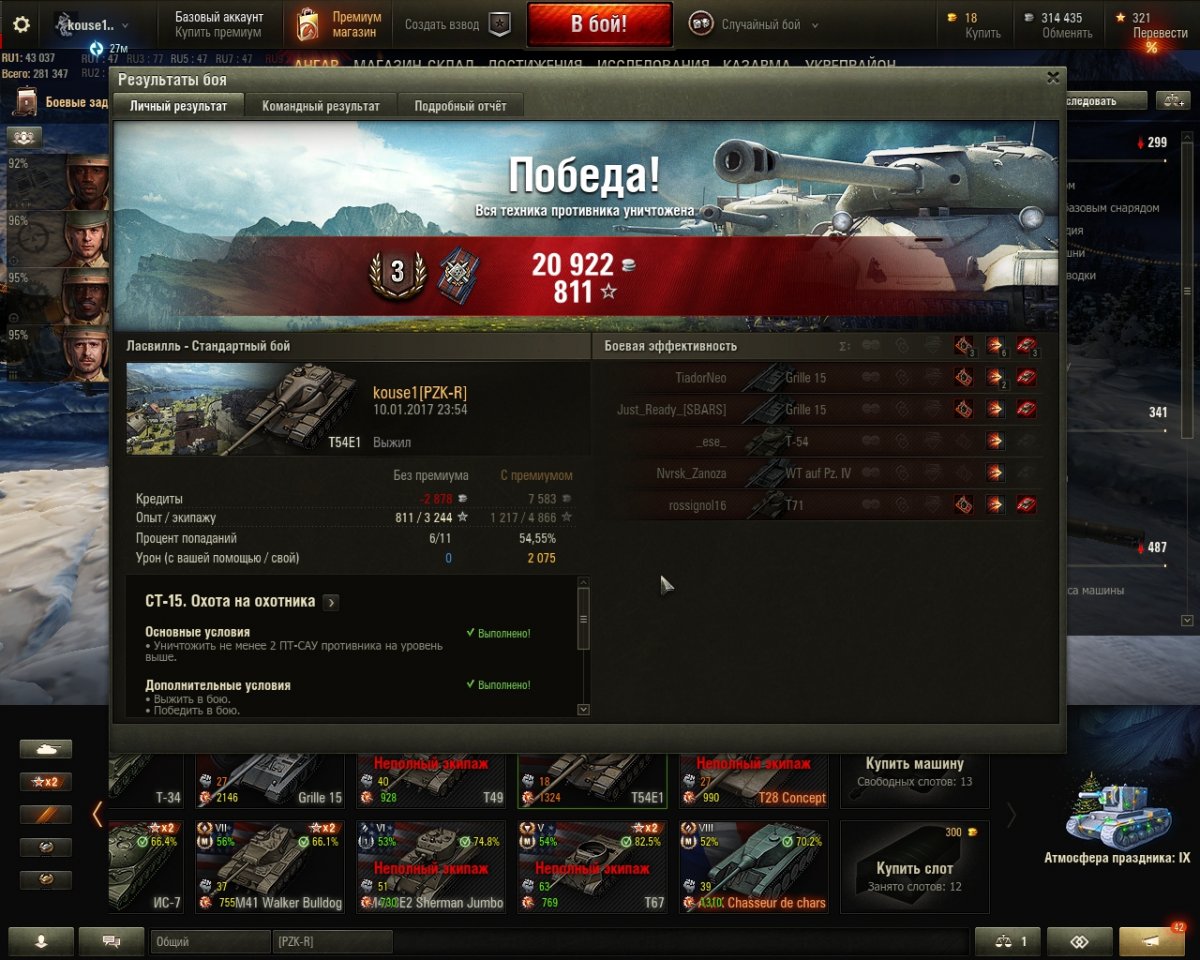Choose the T28 Concept tank slot

(x=754, y=780)
